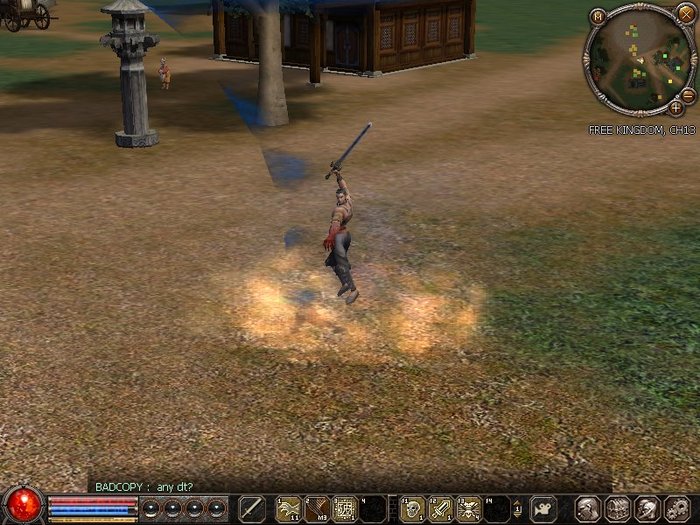The image size is (700, 525).
Task: Open system options via the gears icon
Action: 676,508
